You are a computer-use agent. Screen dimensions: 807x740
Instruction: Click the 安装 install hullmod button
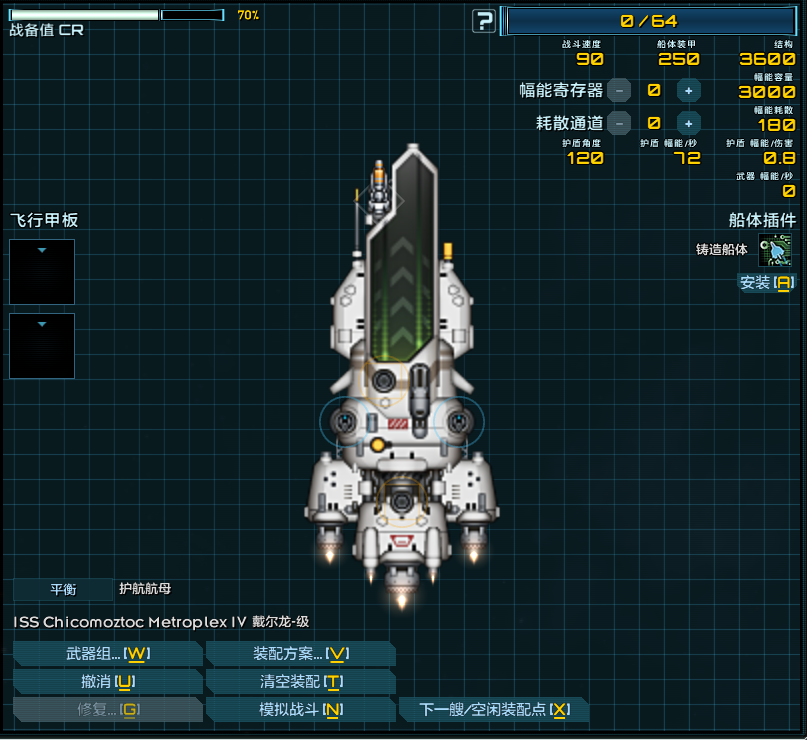point(766,282)
